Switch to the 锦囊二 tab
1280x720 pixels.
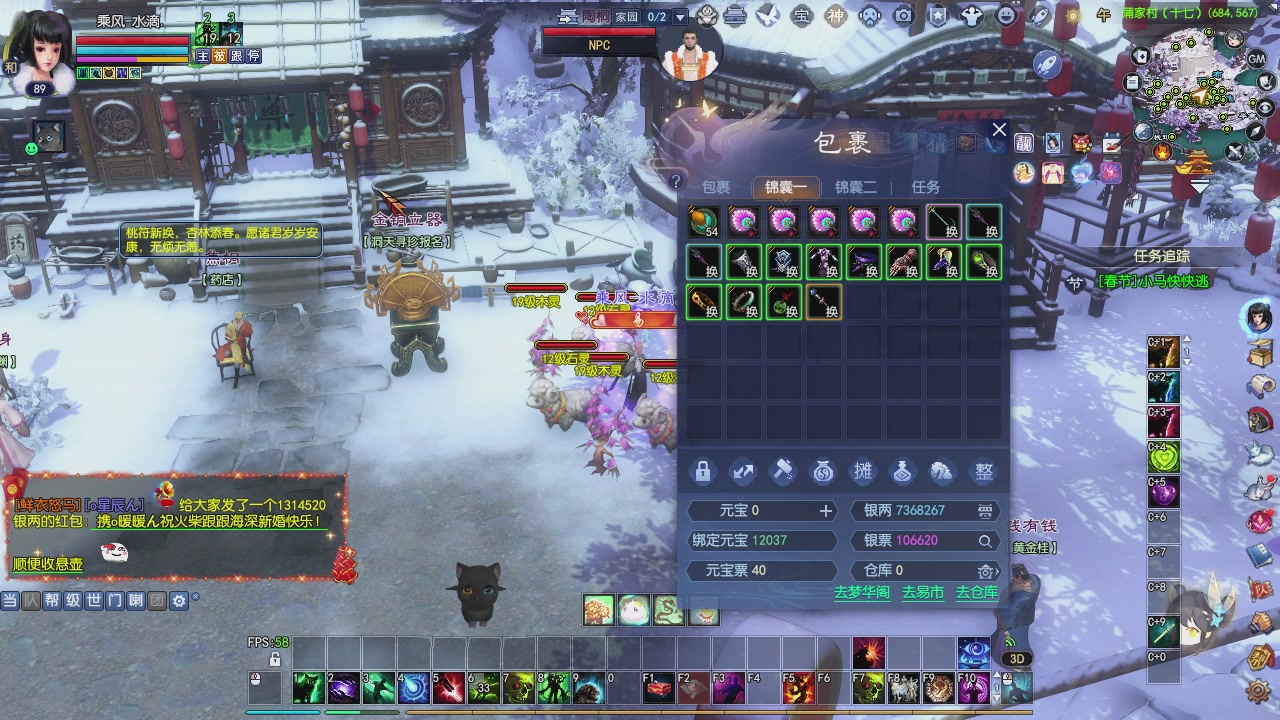(x=856, y=187)
